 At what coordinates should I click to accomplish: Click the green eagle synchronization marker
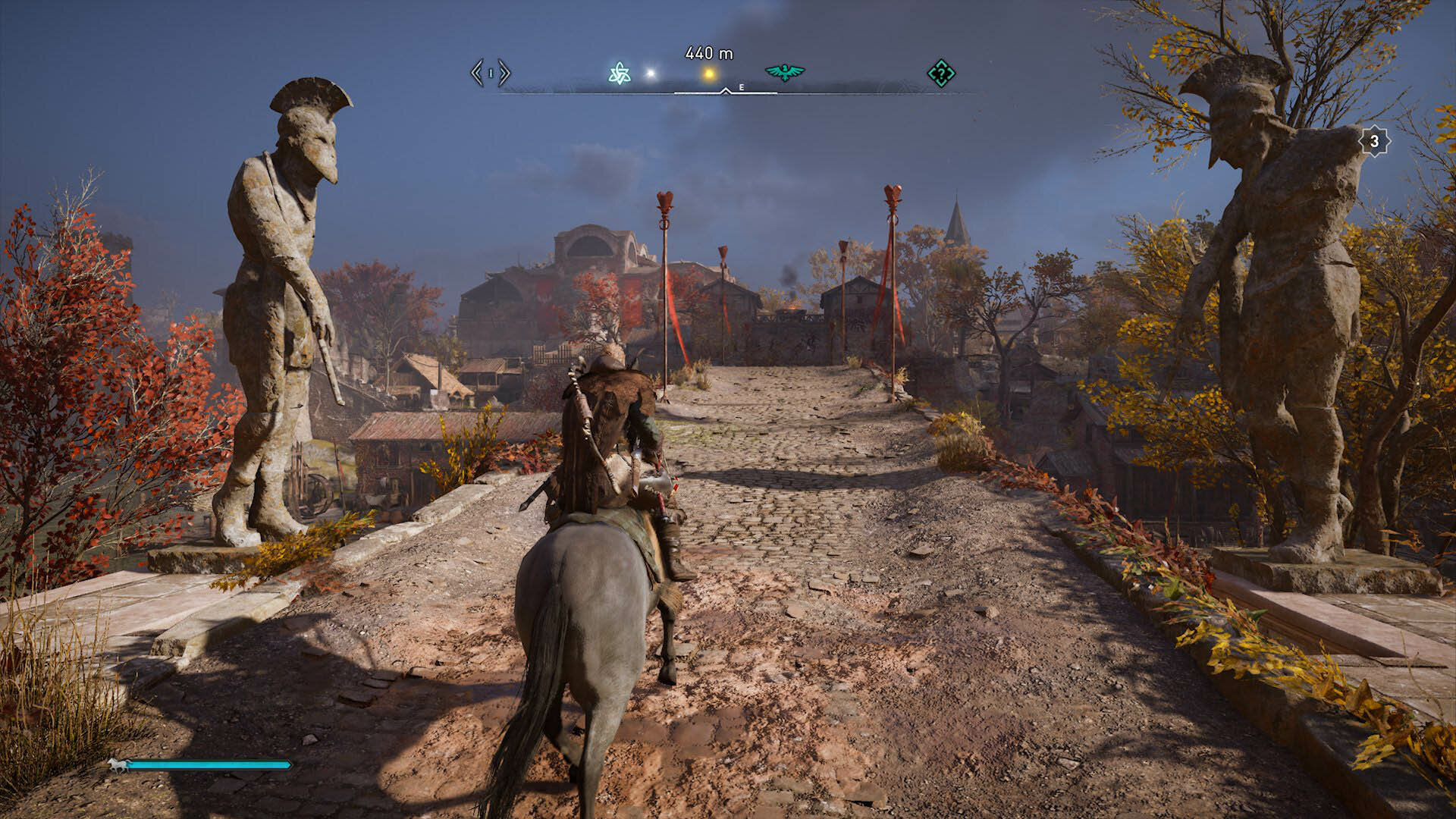point(785,73)
